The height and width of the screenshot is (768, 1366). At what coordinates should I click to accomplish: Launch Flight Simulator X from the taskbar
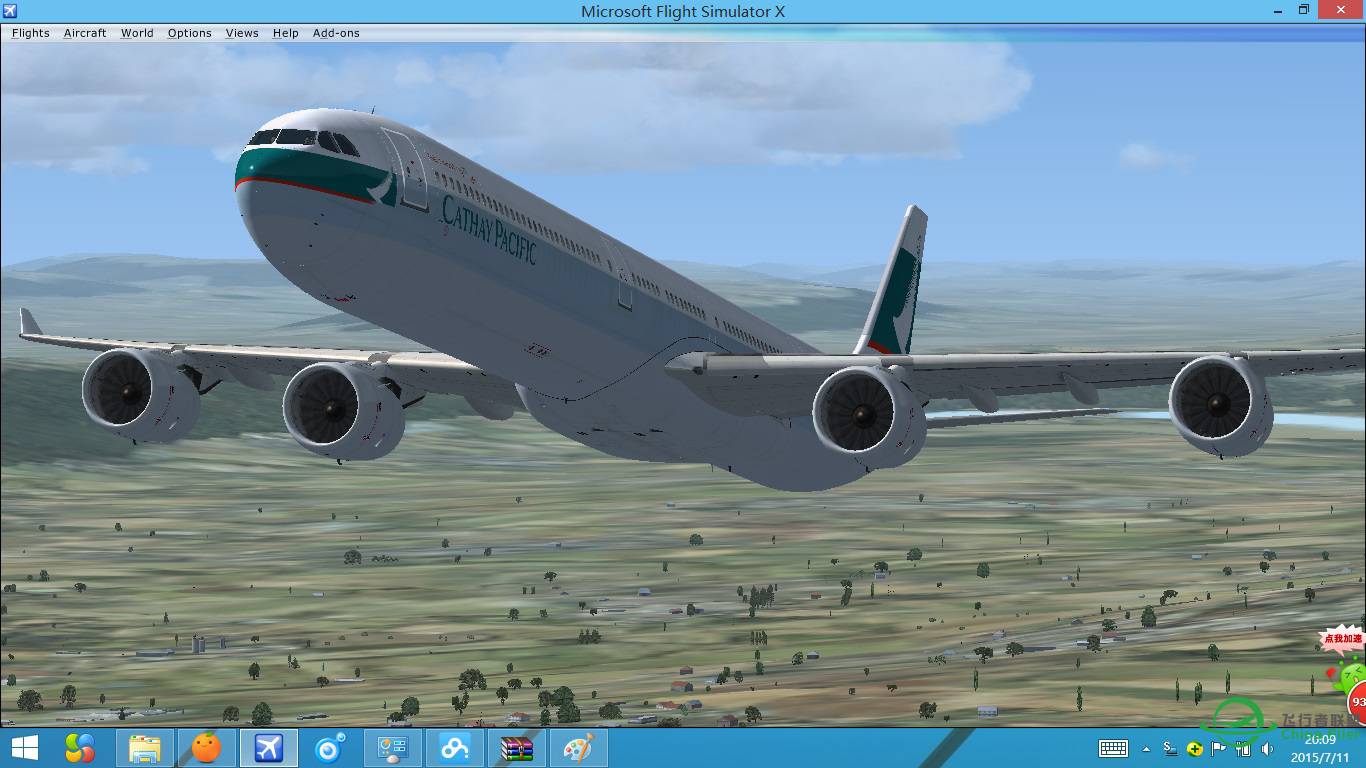coord(268,748)
